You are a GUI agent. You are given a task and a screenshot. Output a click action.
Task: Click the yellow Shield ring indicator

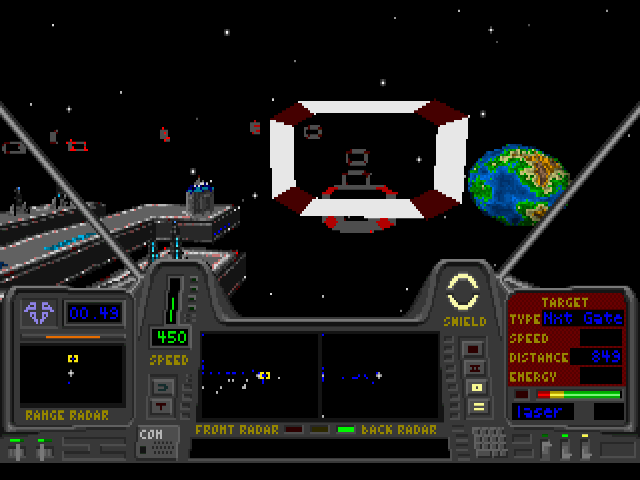[x=463, y=294]
